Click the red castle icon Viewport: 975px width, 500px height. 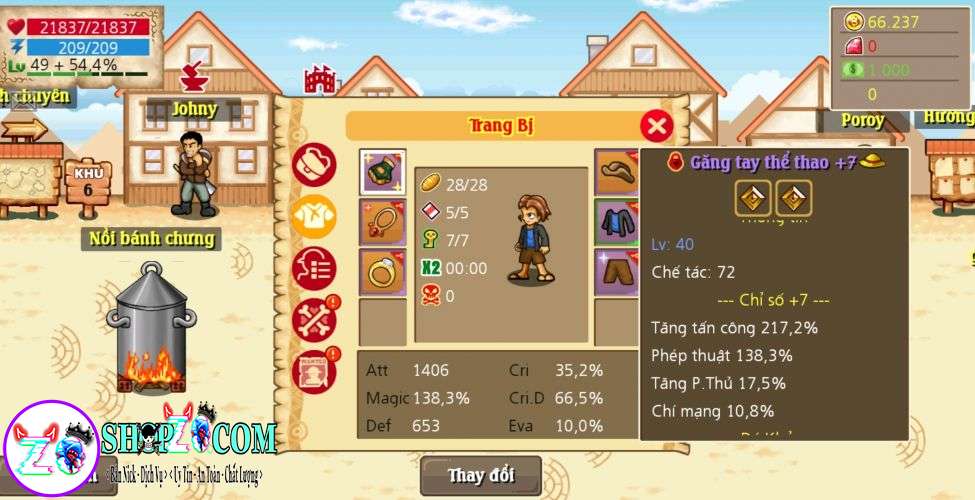point(319,79)
